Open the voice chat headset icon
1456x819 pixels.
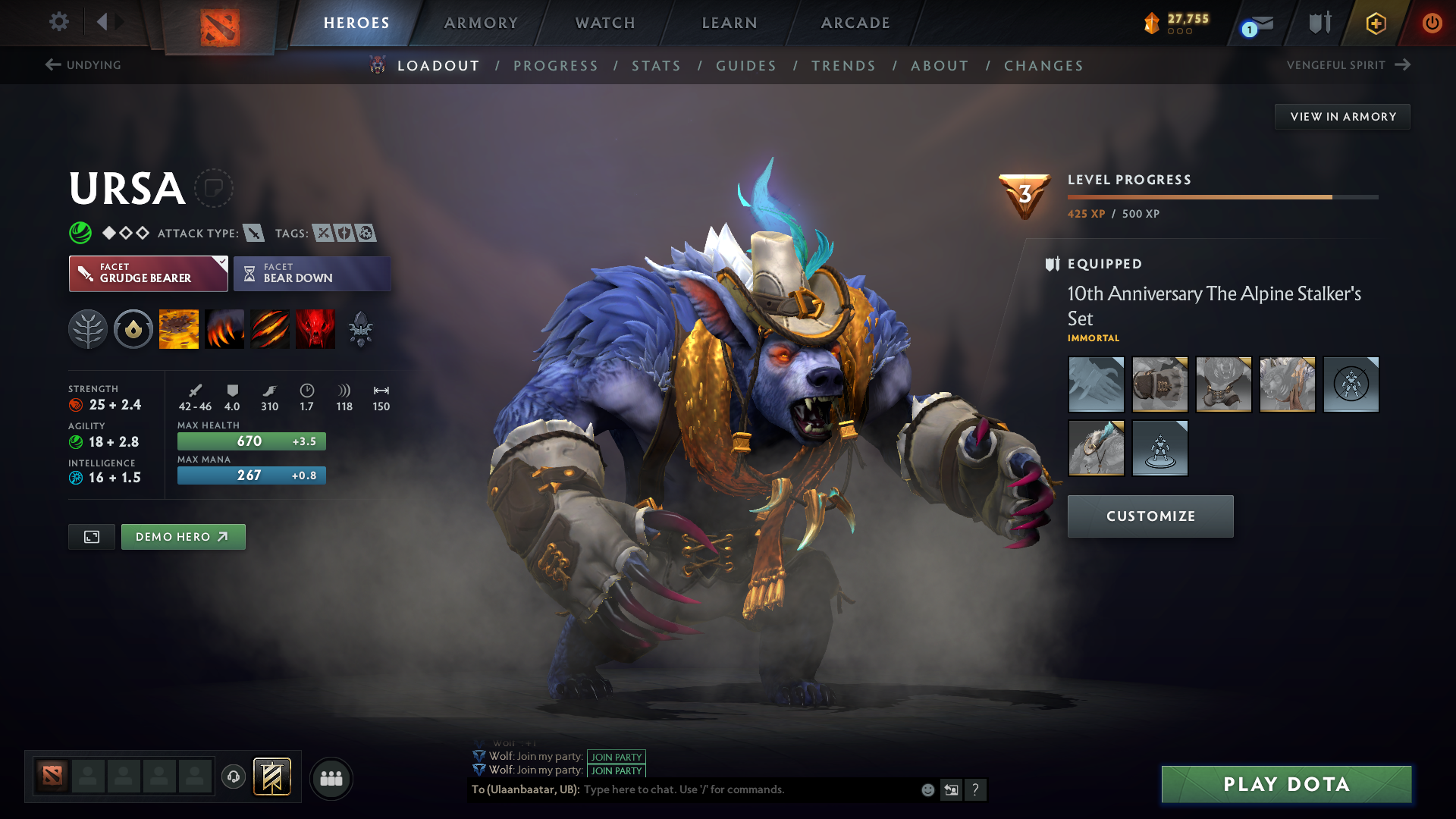pyautogui.click(x=234, y=778)
